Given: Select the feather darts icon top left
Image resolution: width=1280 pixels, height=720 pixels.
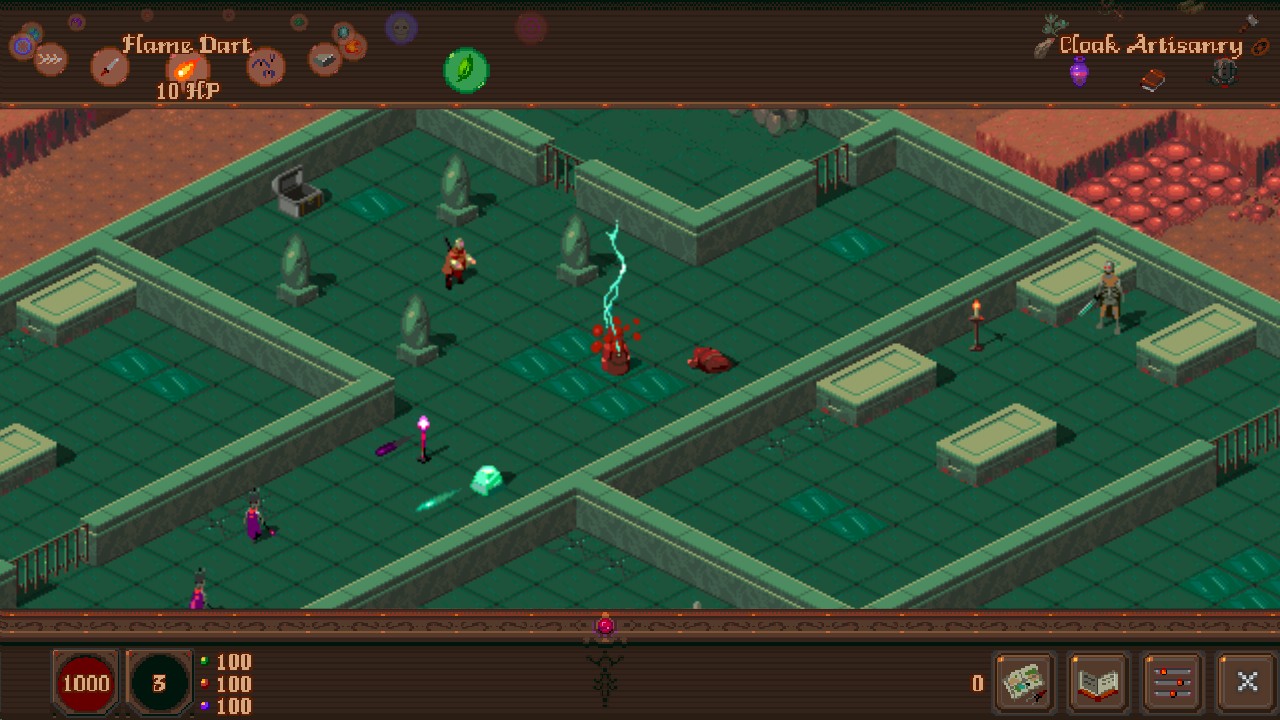Looking at the screenshot, I should (x=52, y=60).
